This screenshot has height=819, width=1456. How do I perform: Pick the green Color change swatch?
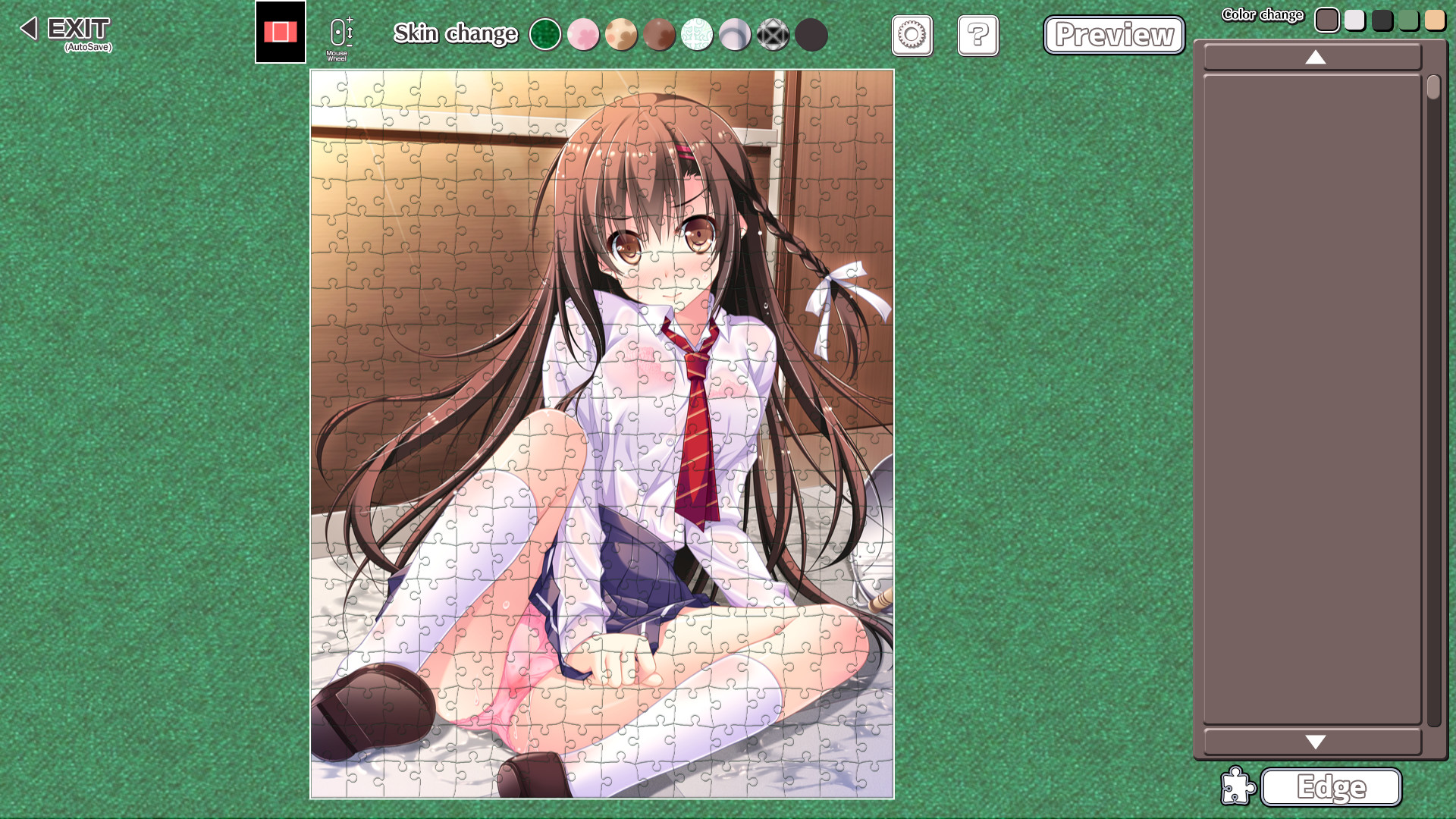pos(1409,20)
